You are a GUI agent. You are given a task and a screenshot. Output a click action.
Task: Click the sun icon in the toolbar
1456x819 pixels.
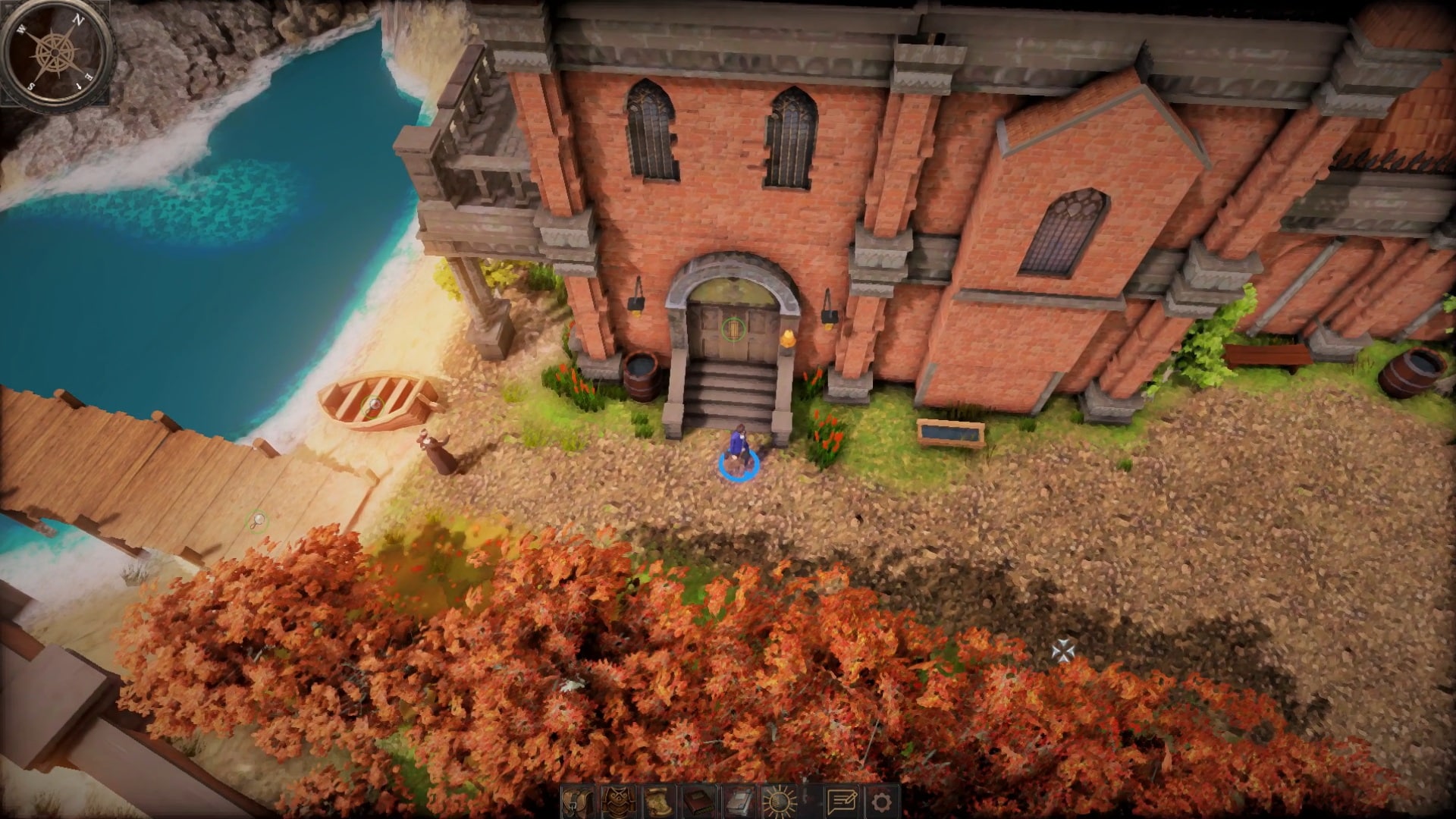(780, 801)
